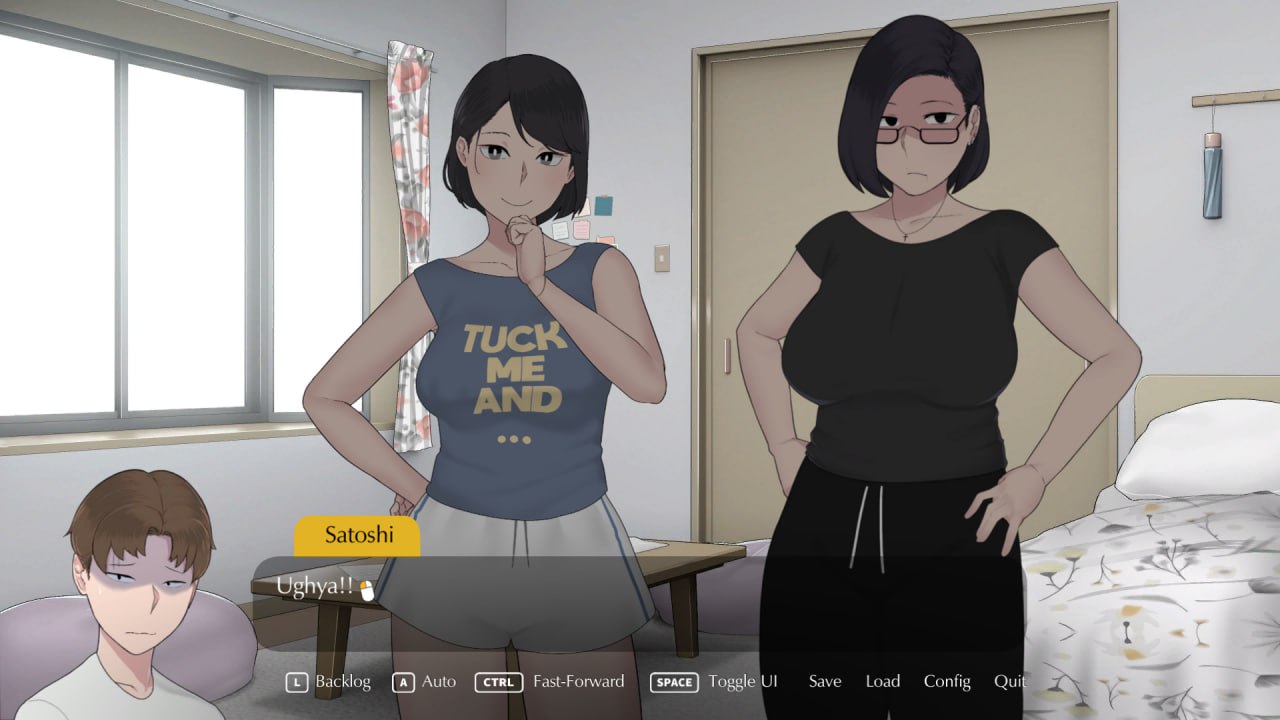Save the game with Save
This screenshot has width=1280, height=720.
tap(824, 681)
